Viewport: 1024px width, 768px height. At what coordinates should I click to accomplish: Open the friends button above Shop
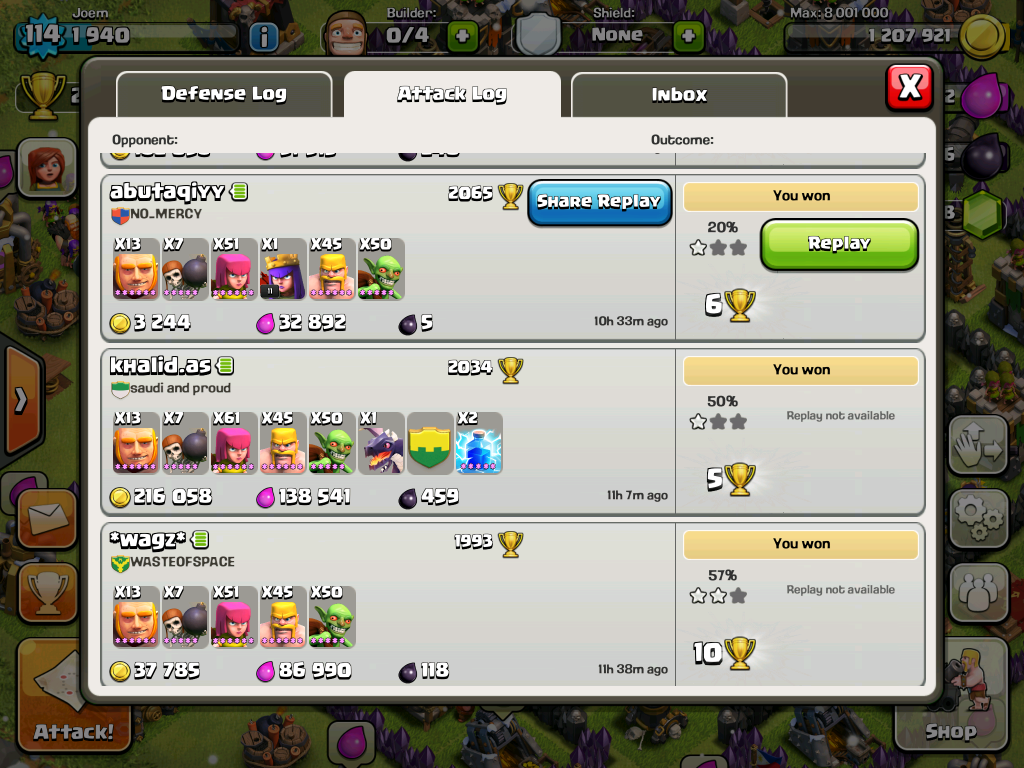tap(978, 593)
